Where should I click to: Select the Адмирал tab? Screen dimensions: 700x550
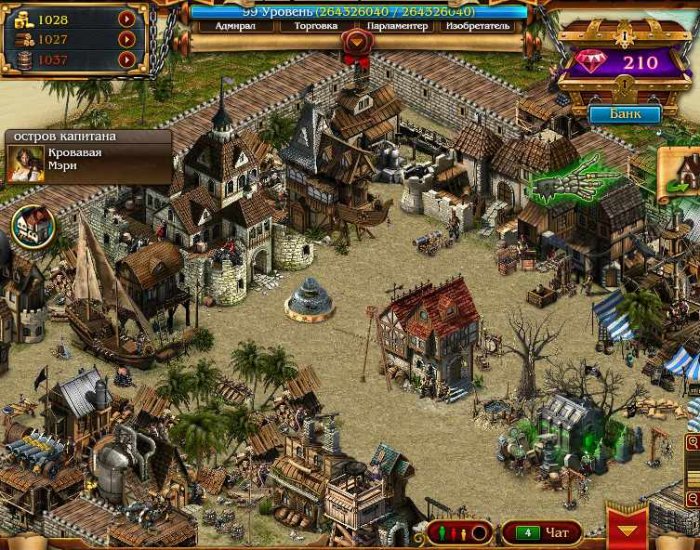pos(229,27)
